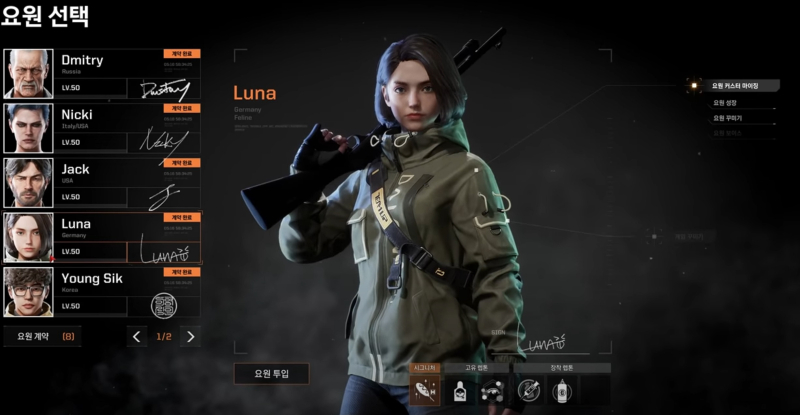Image resolution: width=800 pixels, height=415 pixels.
Task: Select the bottle-shaped unique weapon icon
Action: tap(460, 391)
